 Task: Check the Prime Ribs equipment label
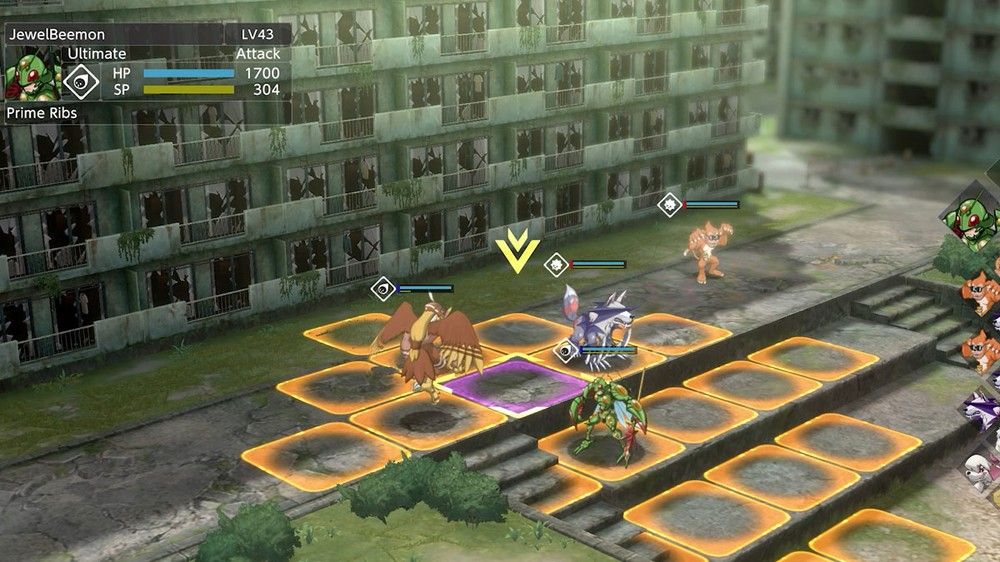42,113
